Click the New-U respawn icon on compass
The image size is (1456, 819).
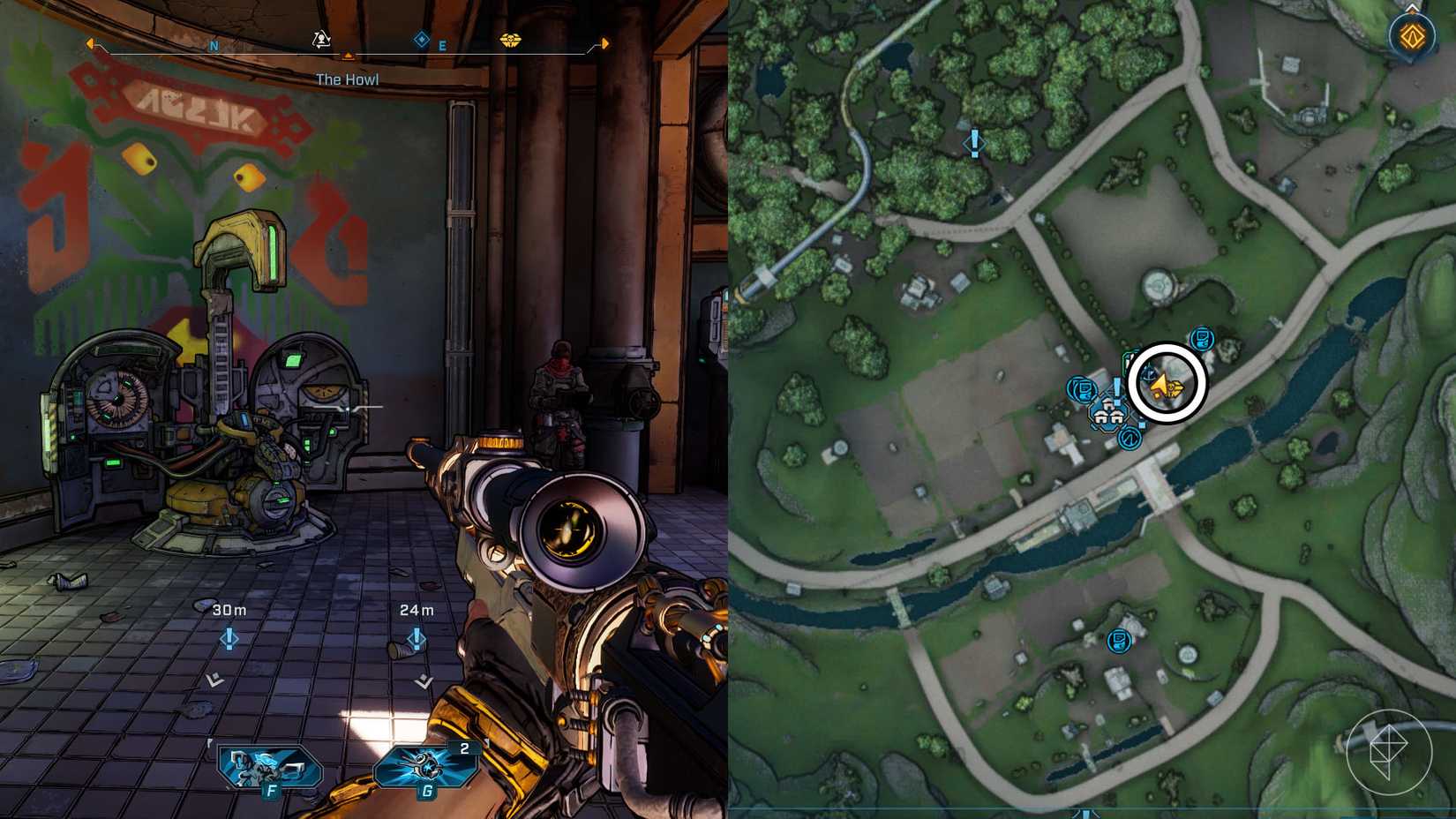pos(320,40)
